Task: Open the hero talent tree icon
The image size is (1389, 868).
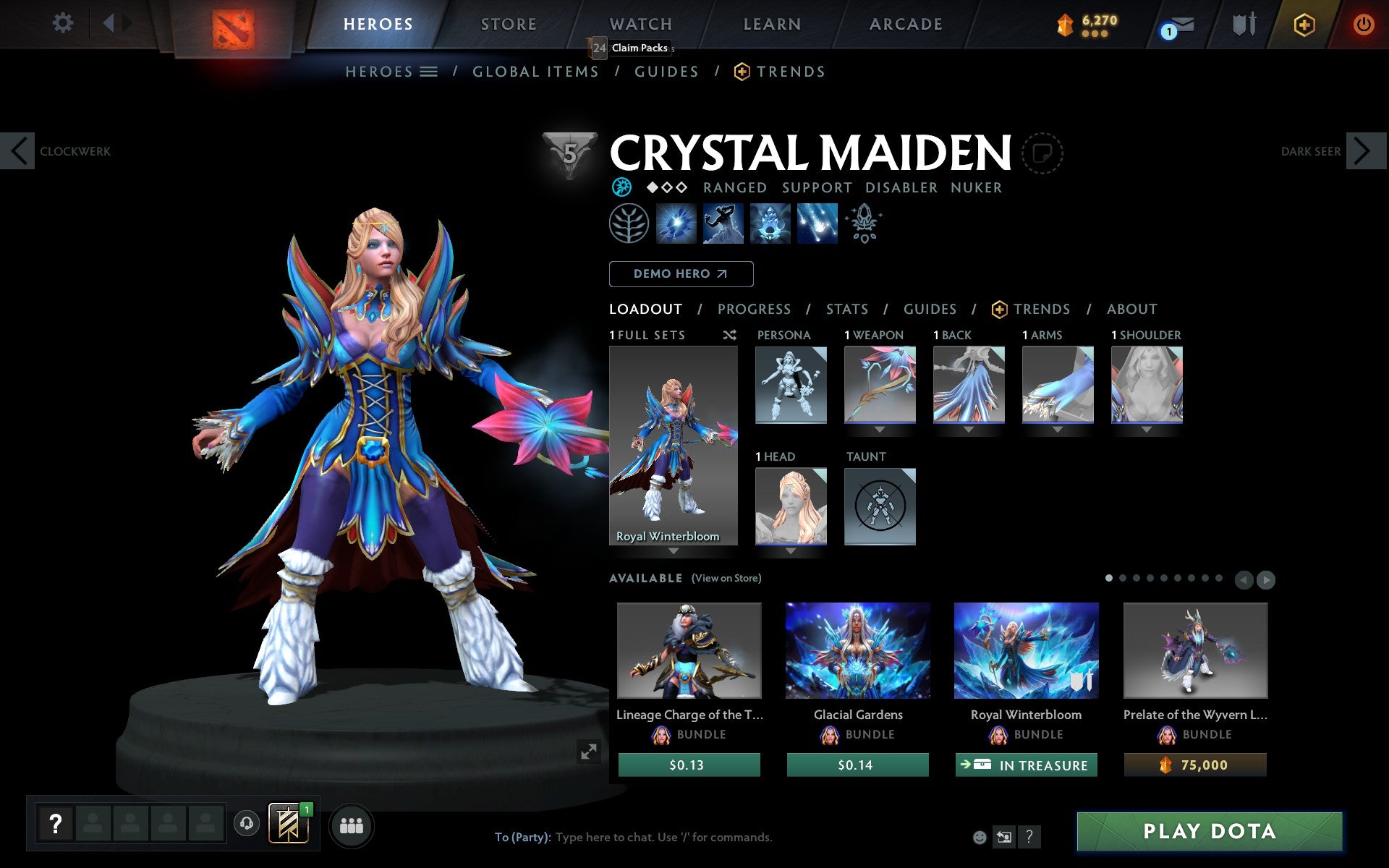Action: coord(629,224)
